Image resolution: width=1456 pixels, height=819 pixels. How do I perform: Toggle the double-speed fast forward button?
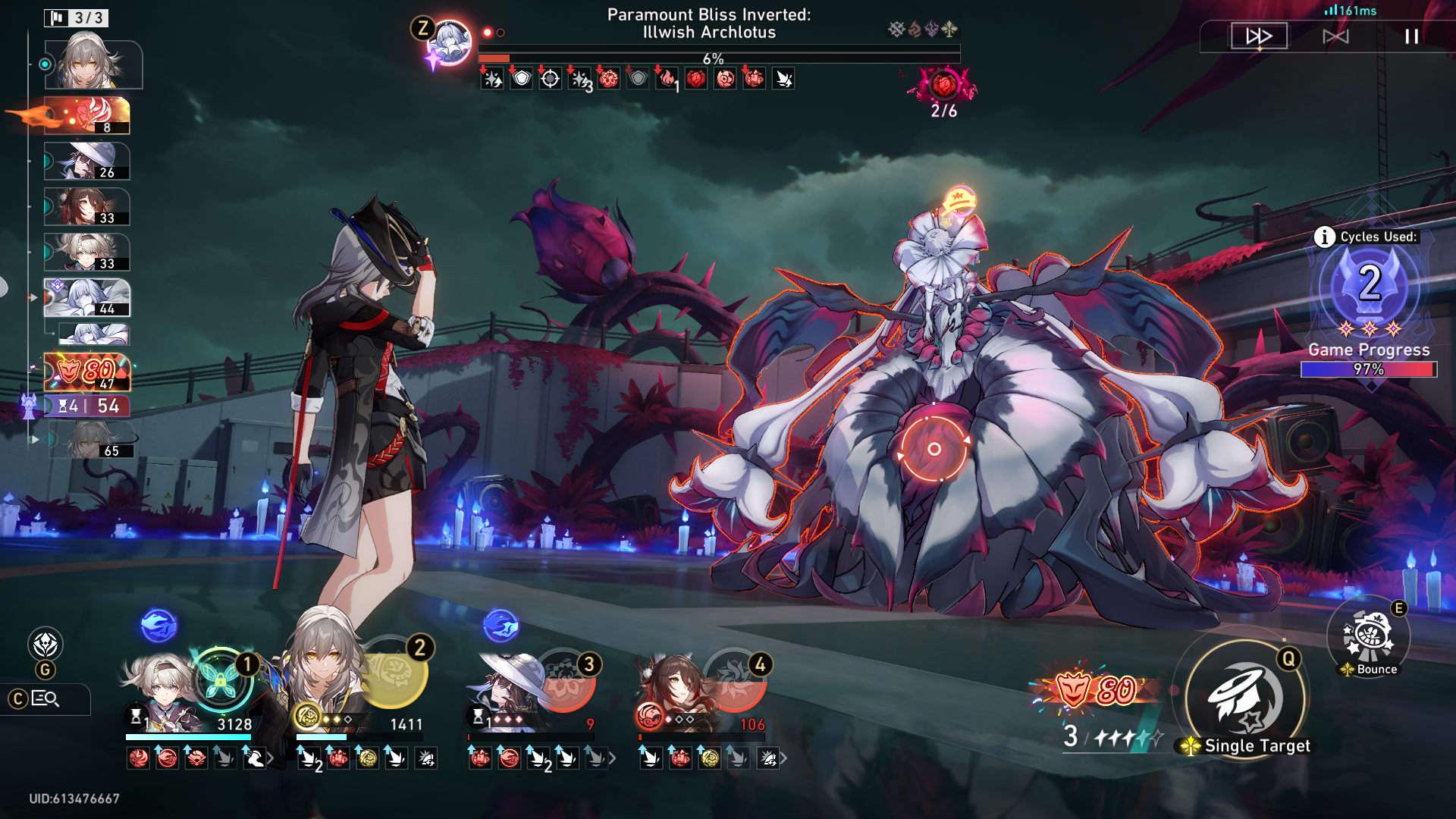click(x=1259, y=36)
